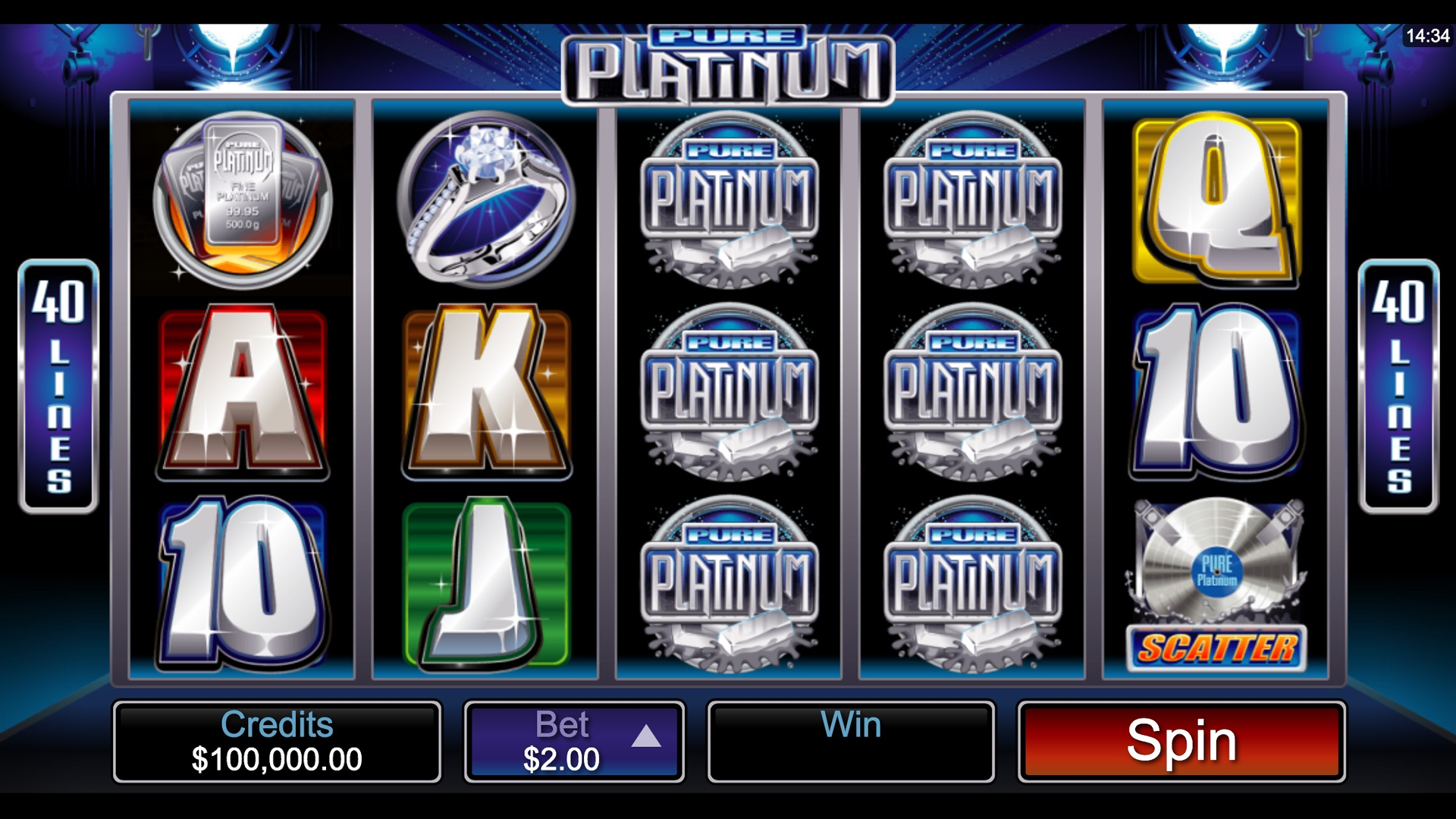1456x819 pixels.
Task: Hit the red Spin button
Action: (x=1181, y=741)
